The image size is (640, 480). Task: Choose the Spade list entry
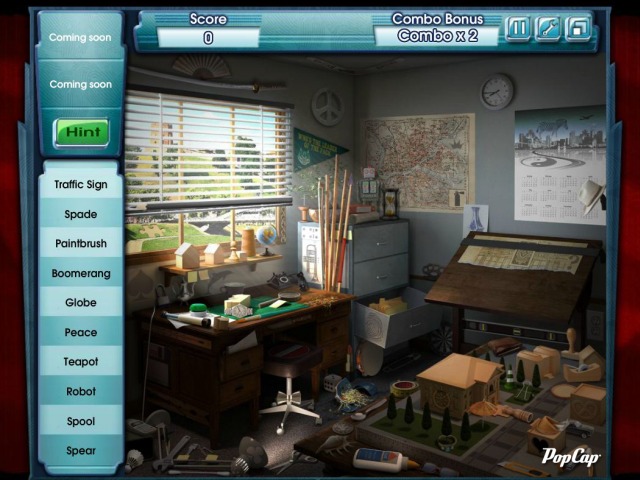[81, 214]
